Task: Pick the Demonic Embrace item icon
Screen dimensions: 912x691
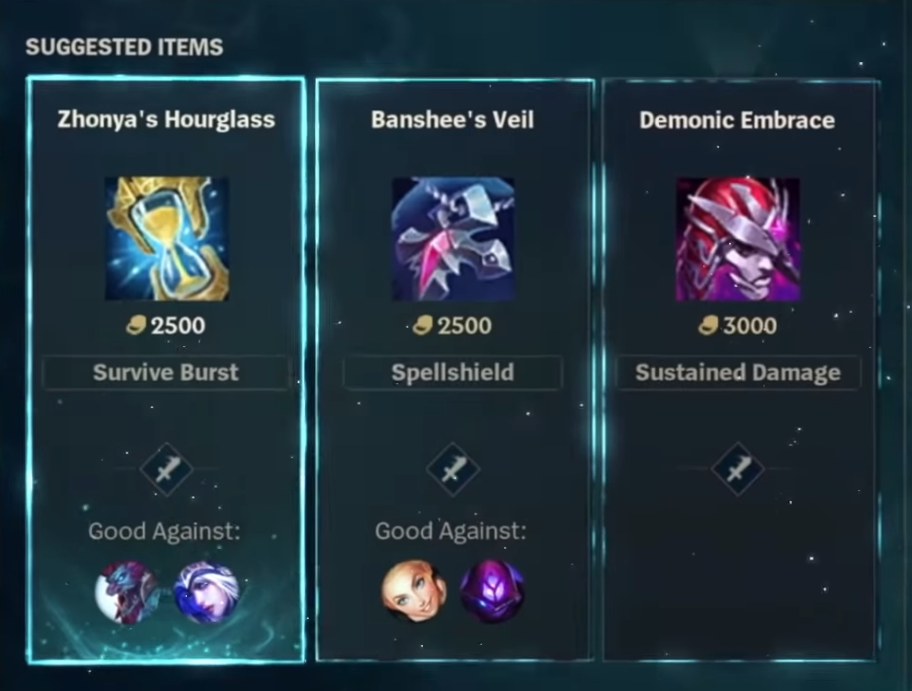Action: [738, 239]
